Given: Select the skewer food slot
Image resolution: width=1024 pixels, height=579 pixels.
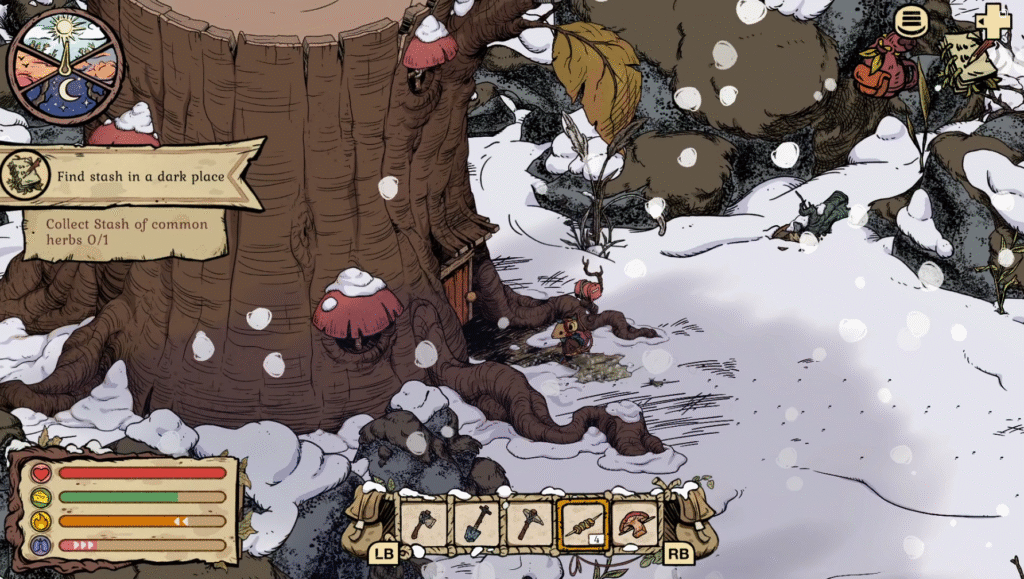Looking at the screenshot, I should (583, 523).
